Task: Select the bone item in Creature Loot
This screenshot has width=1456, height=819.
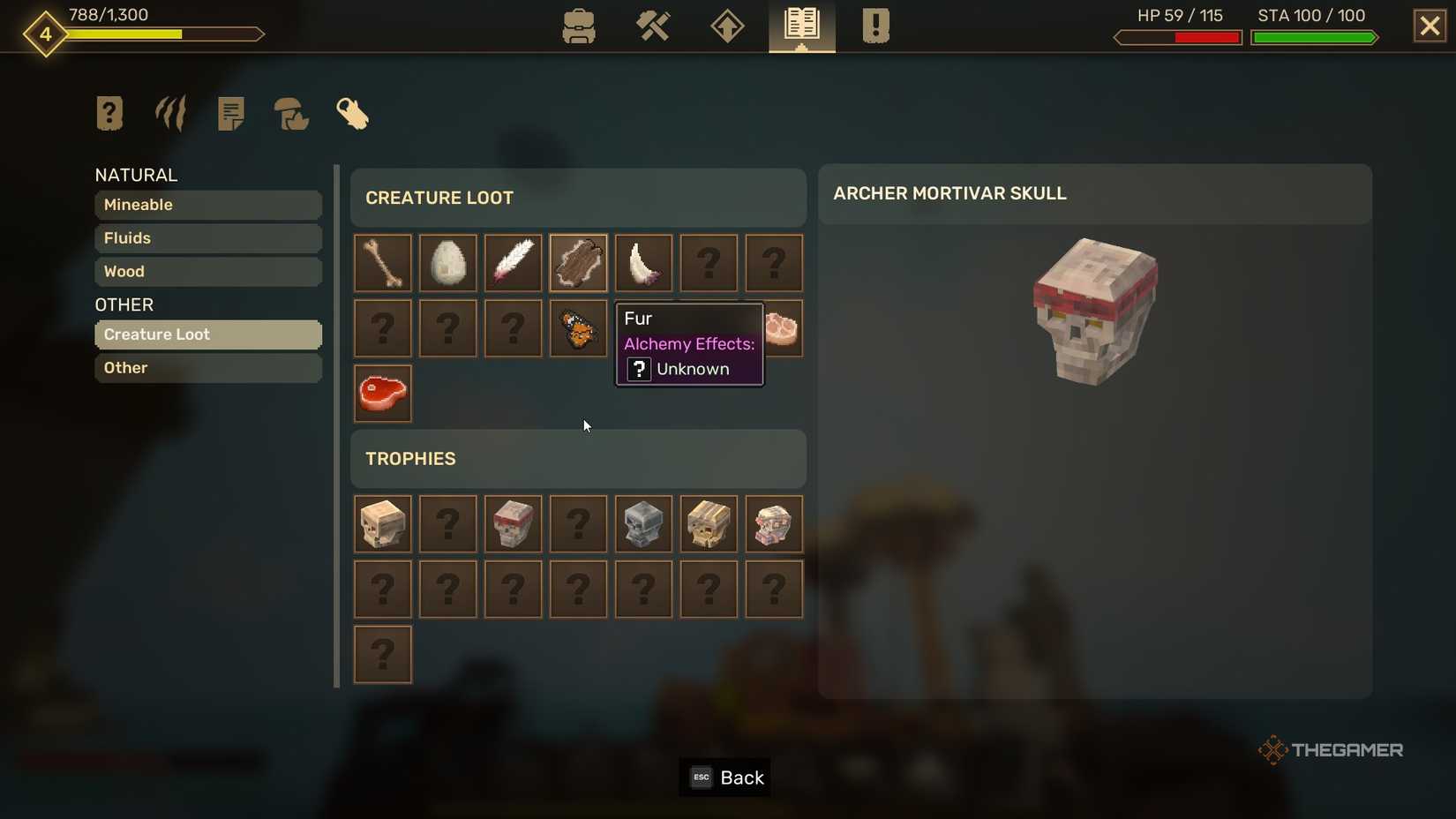Action: coord(382,262)
